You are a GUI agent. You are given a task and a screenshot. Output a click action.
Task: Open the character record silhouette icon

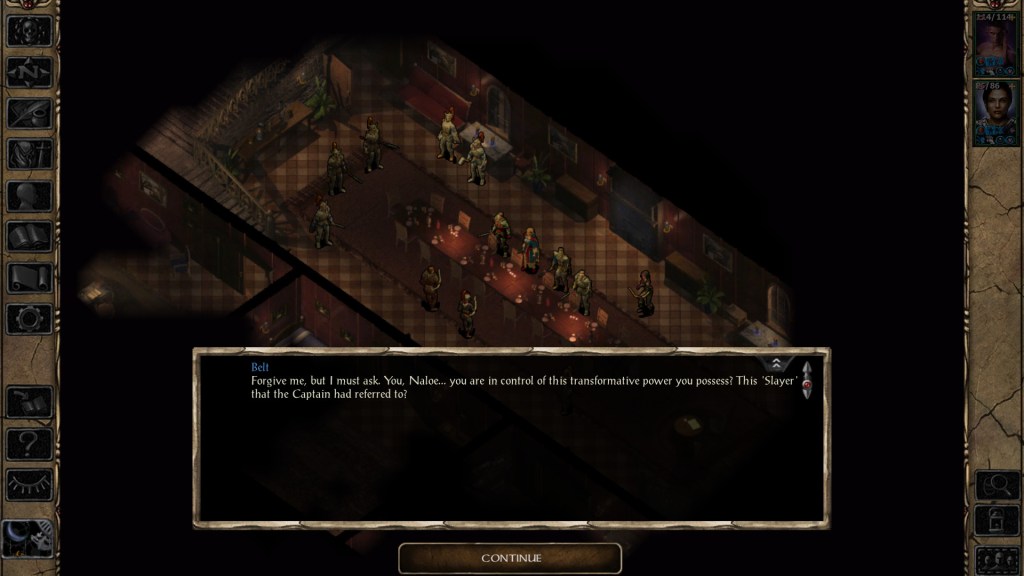pyautogui.click(x=29, y=195)
